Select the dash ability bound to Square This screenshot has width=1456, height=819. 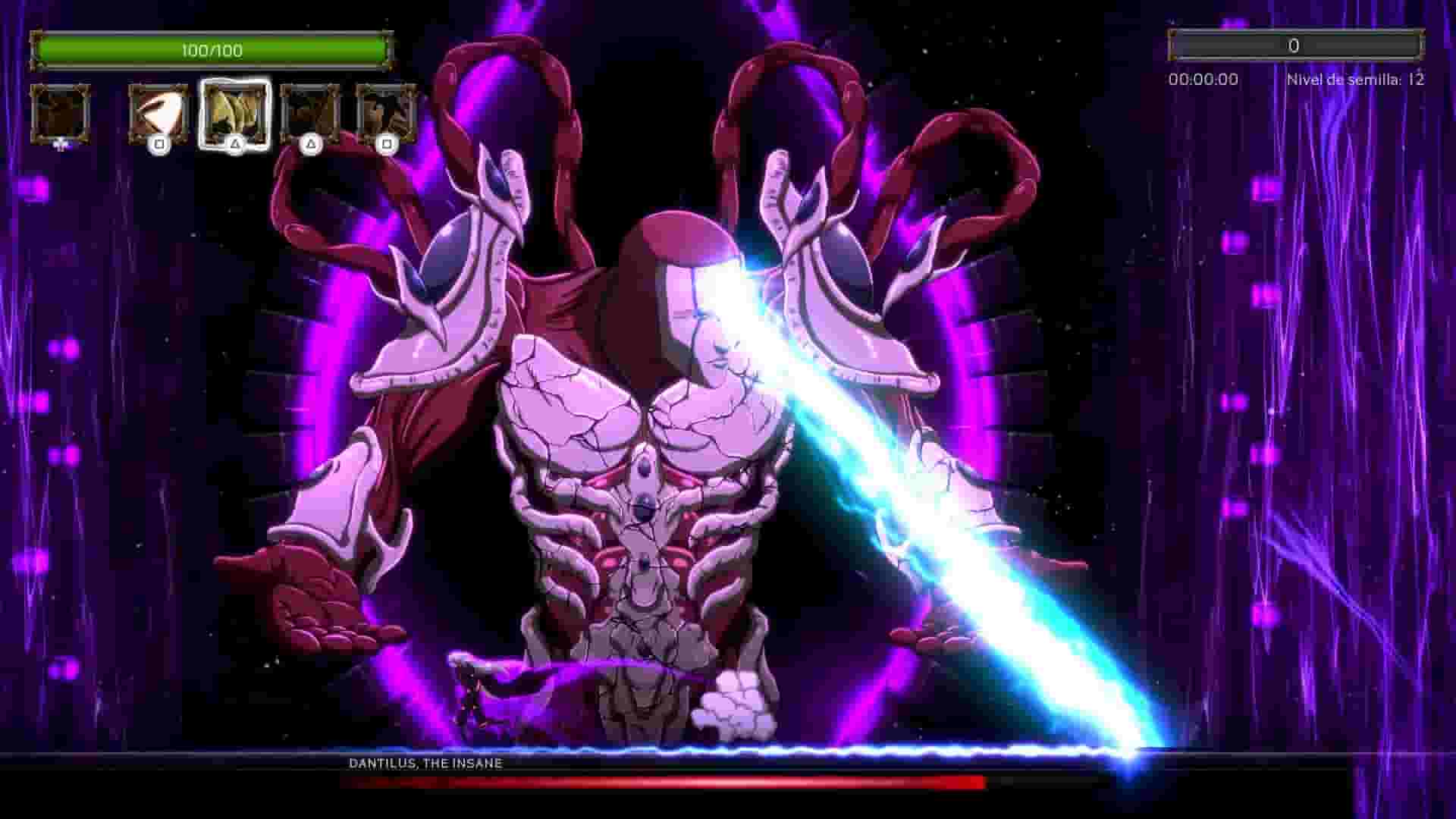pyautogui.click(x=159, y=114)
